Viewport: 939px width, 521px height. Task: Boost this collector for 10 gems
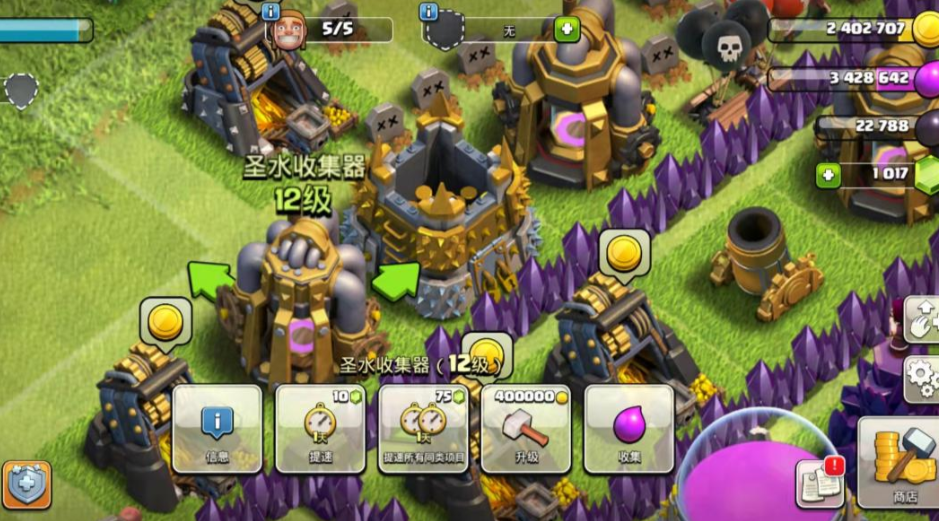[x=320, y=429]
